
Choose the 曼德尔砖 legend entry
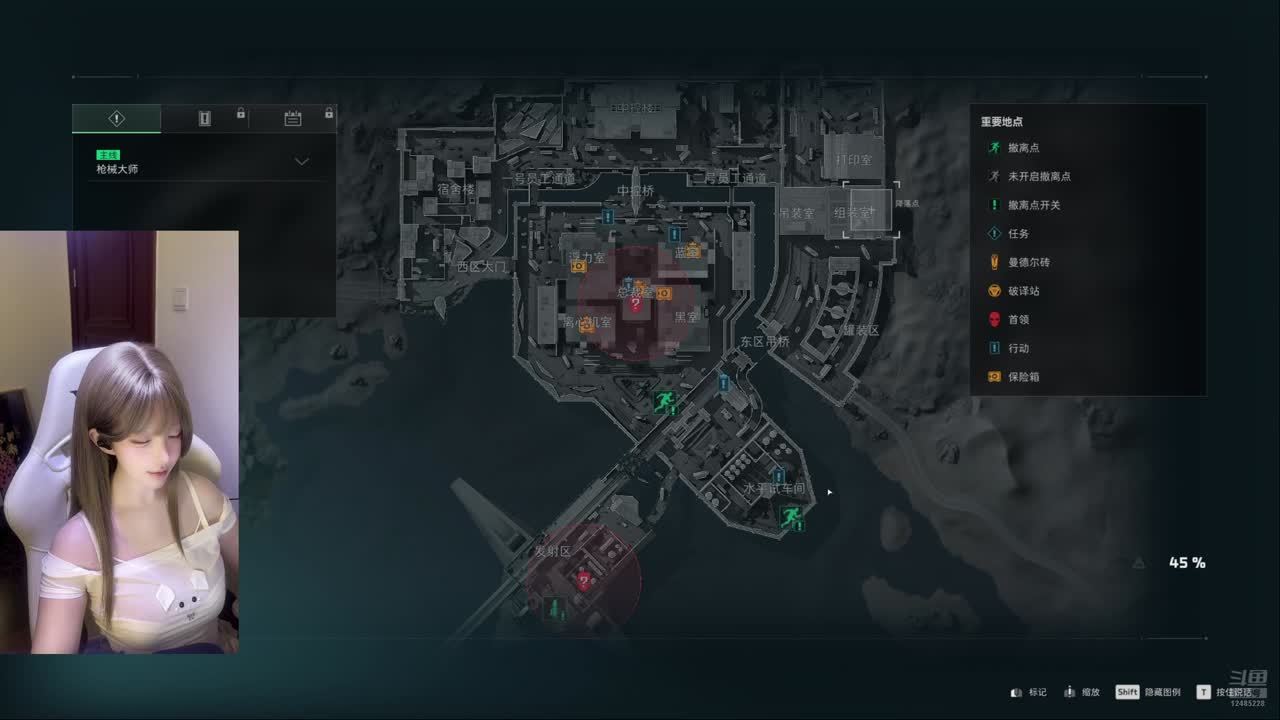pos(1028,262)
